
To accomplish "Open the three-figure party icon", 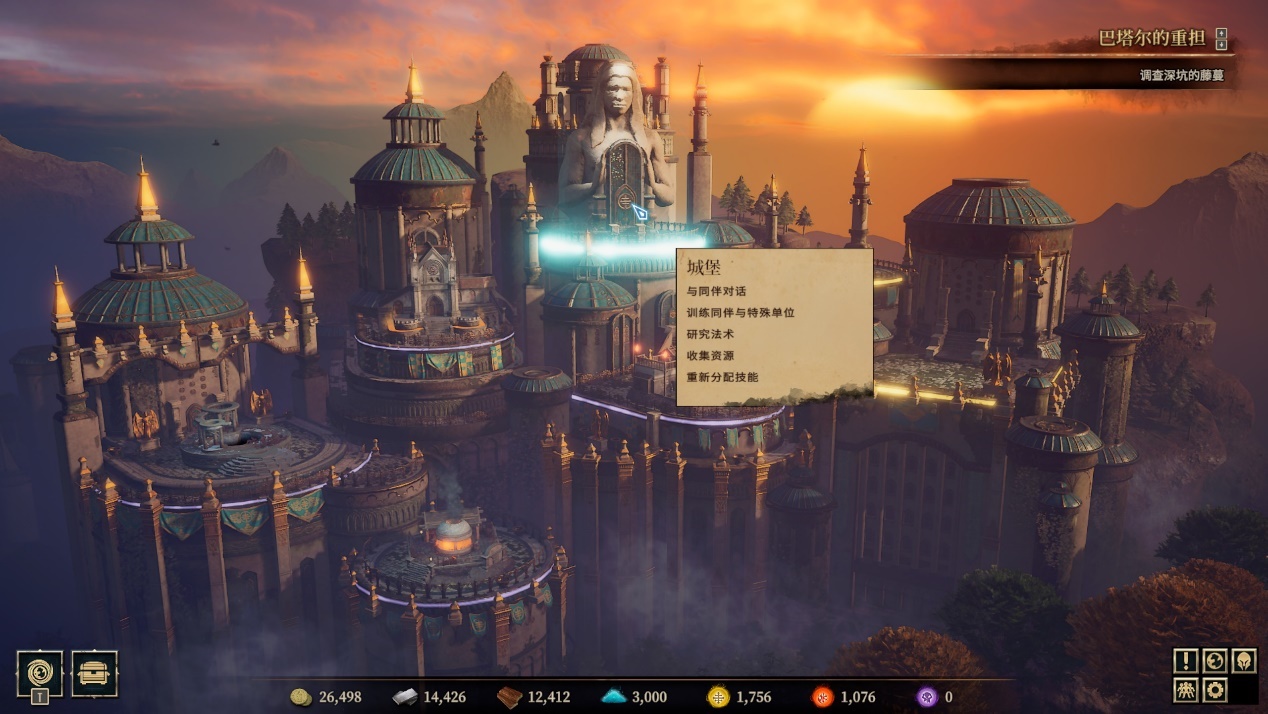I will [1186, 689].
